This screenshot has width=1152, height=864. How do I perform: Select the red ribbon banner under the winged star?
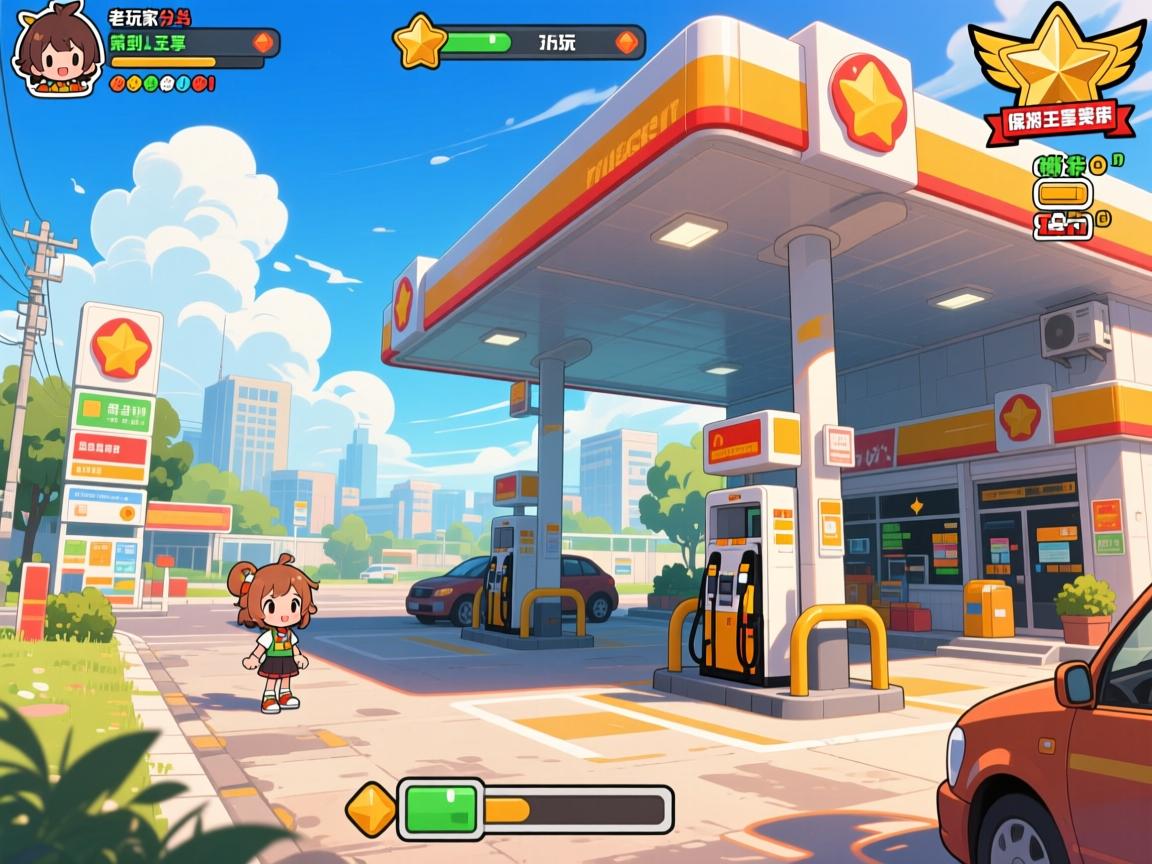pyautogui.click(x=1060, y=120)
